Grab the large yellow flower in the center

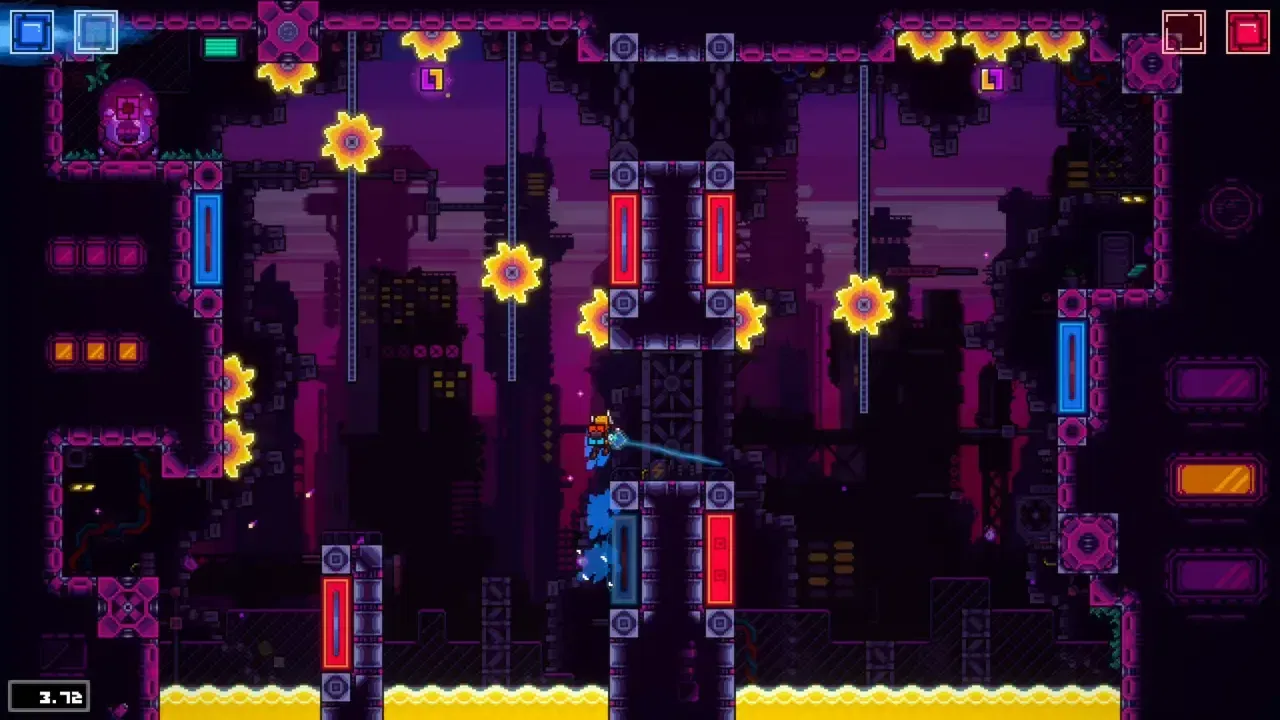510,270
